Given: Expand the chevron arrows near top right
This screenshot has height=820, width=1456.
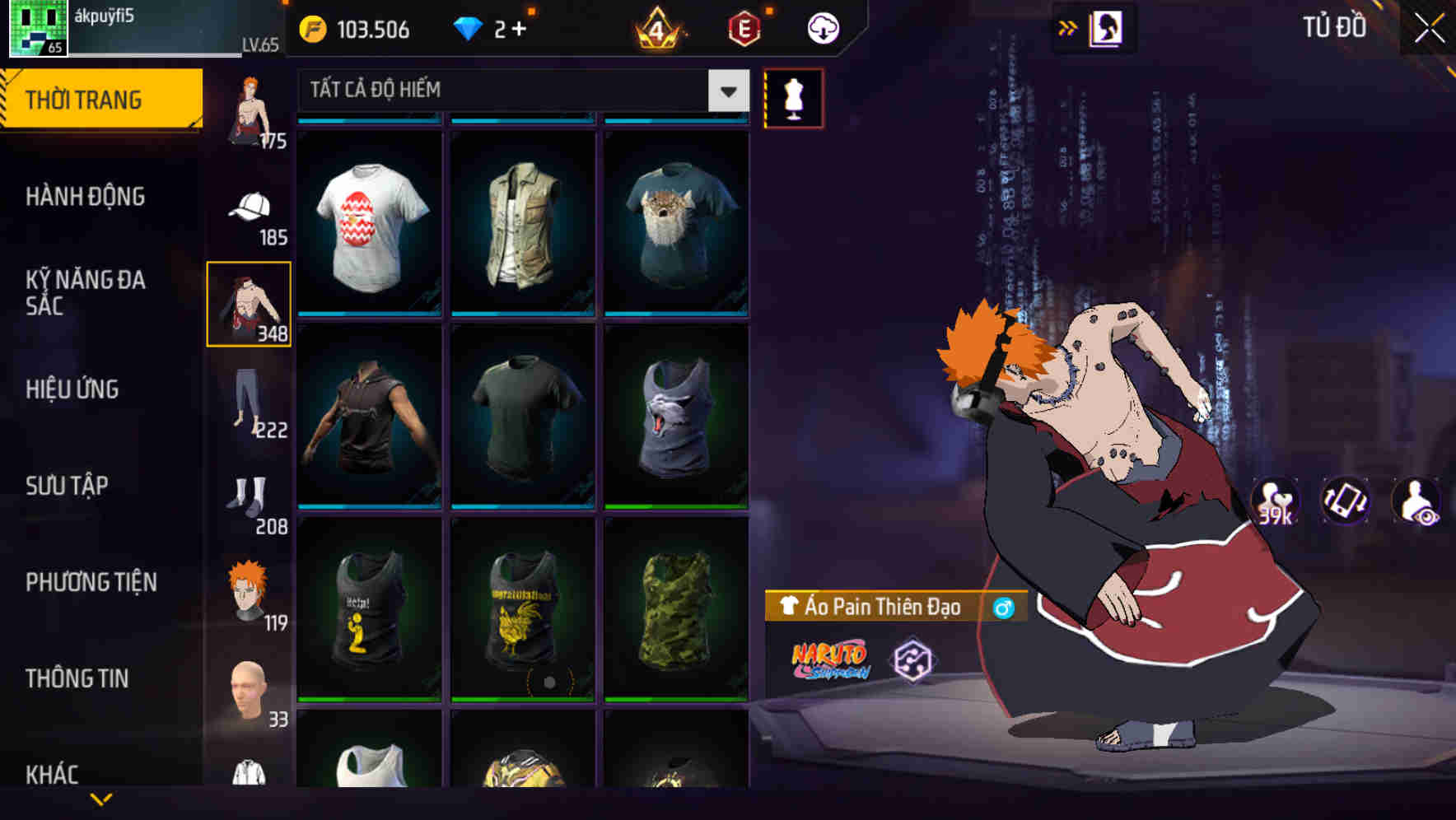Looking at the screenshot, I should [x=1066, y=27].
